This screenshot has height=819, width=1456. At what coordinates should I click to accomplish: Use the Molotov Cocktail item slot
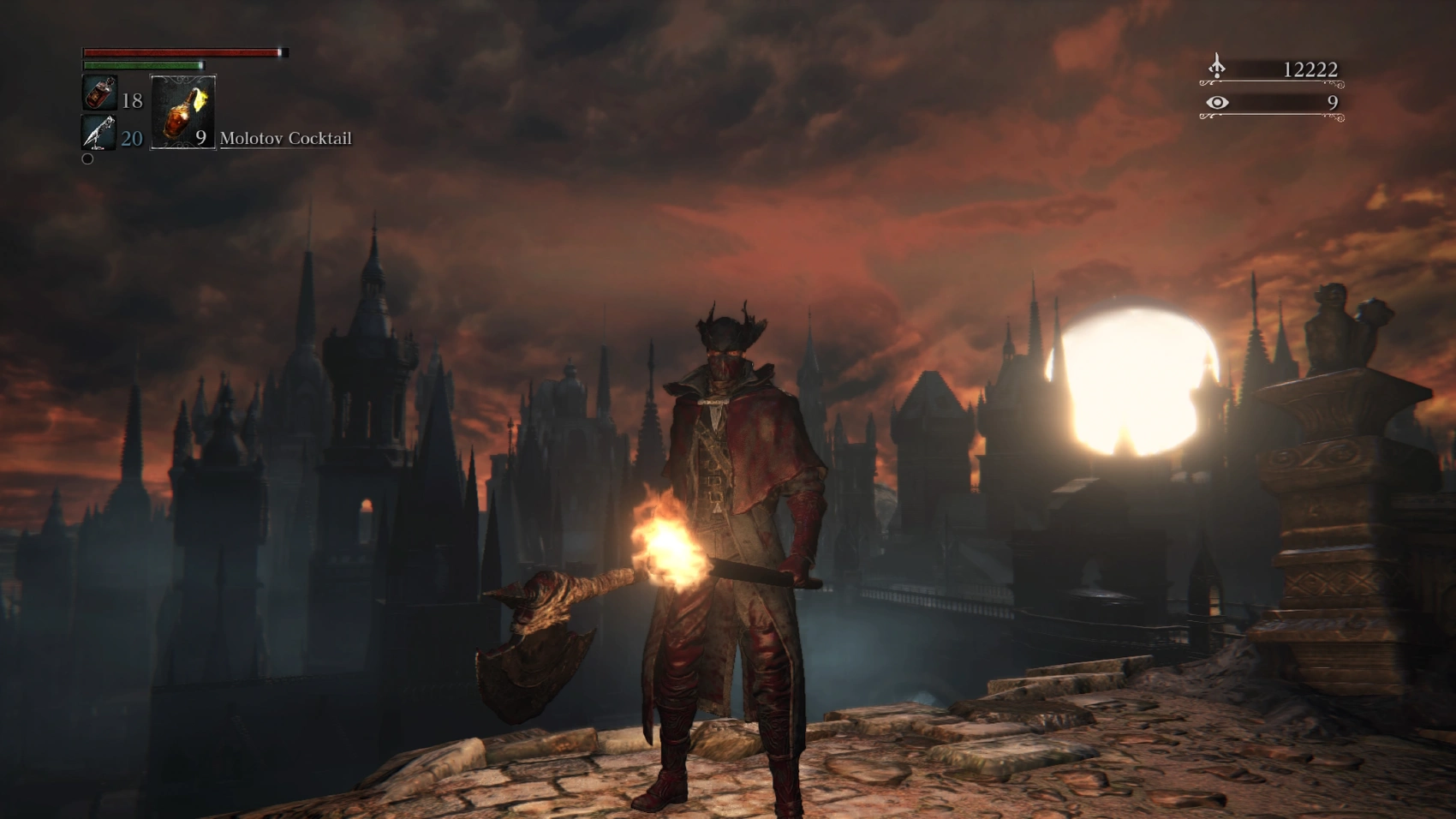(x=182, y=112)
